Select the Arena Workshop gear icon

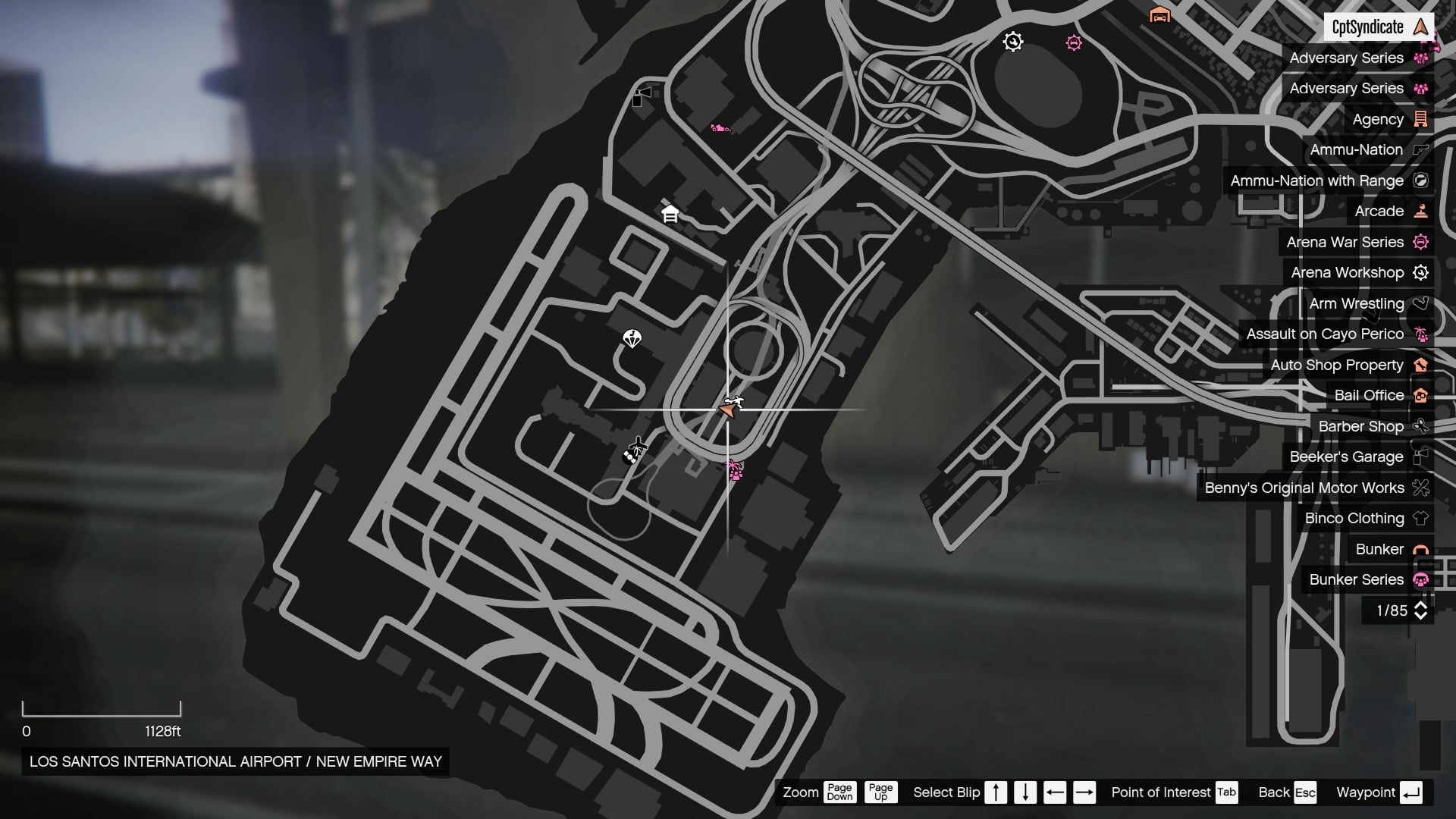tap(1419, 272)
